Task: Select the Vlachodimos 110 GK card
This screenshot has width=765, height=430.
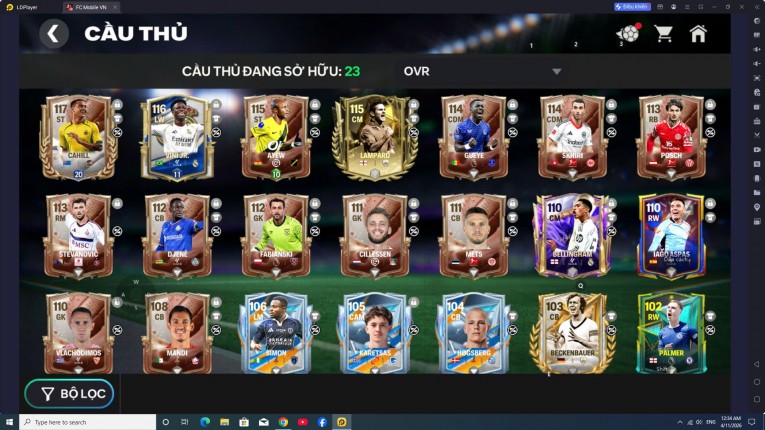Action: point(78,333)
